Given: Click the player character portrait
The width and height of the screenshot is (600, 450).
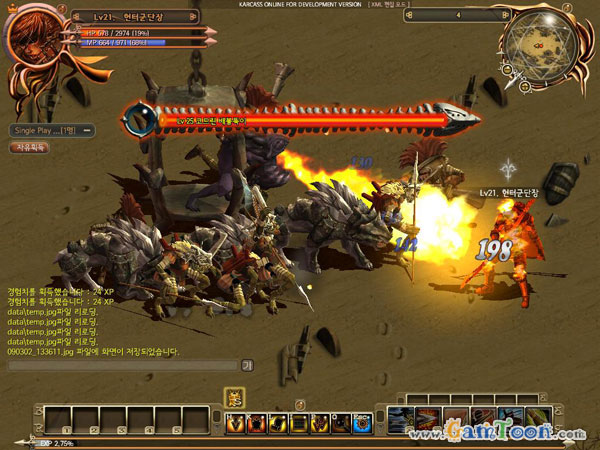Looking at the screenshot, I should (32, 39).
